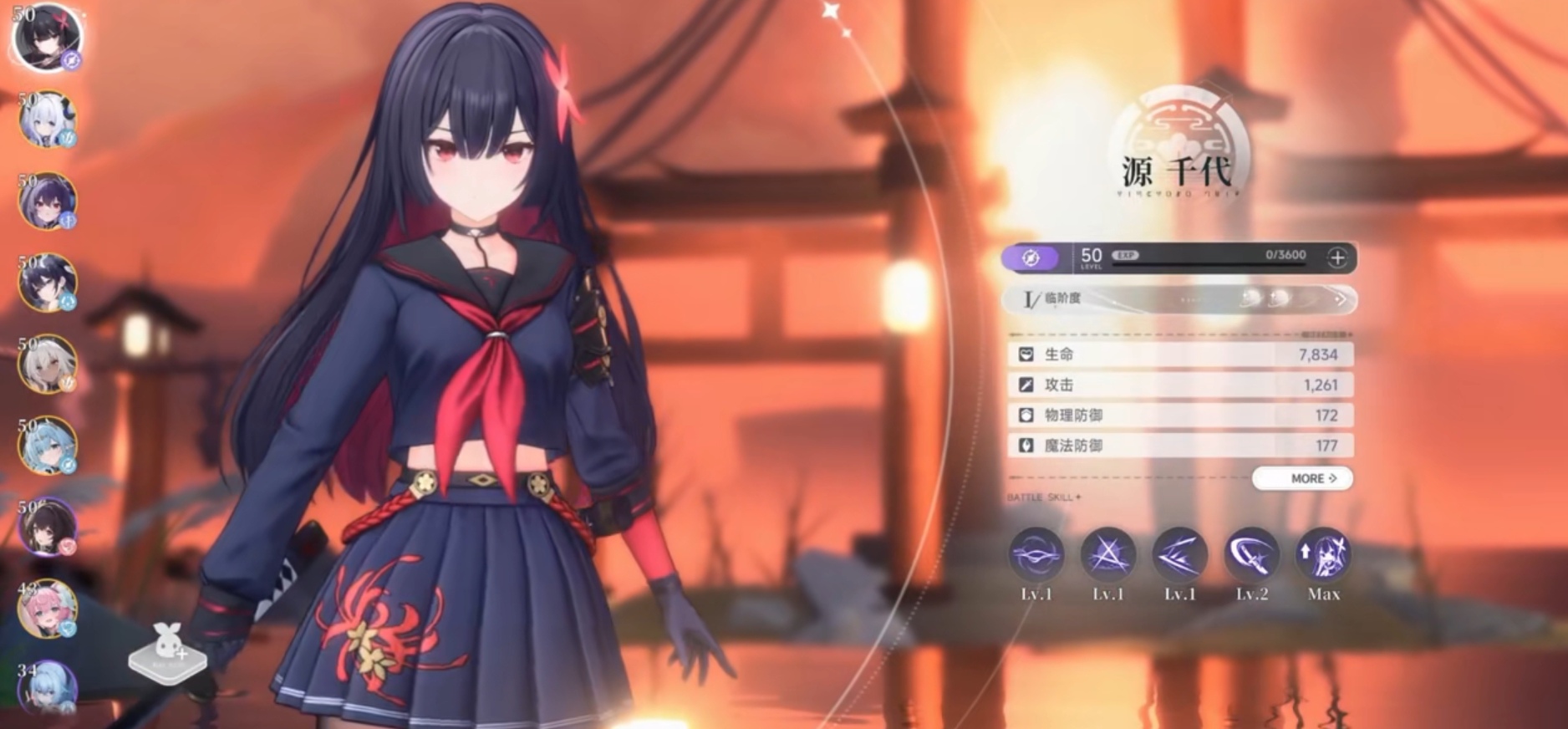Click MORE to view all attributes
Viewport: 1568px width, 729px height.
click(x=1304, y=479)
